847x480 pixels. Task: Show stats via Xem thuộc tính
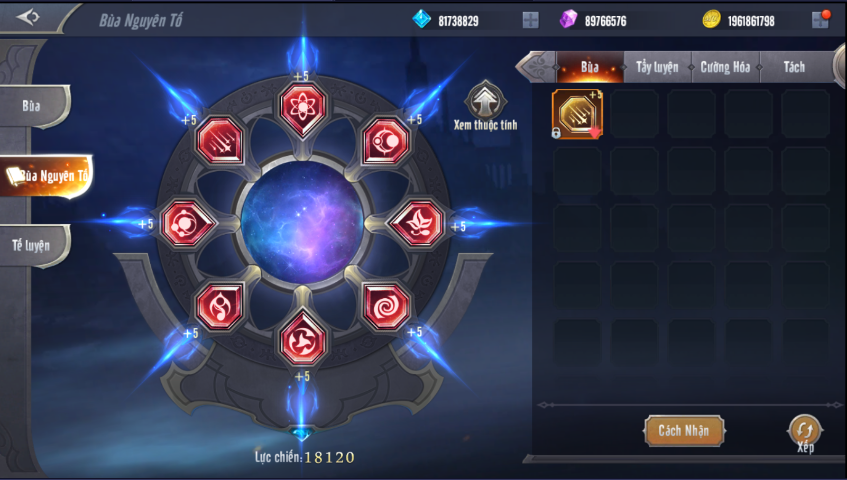[487, 100]
